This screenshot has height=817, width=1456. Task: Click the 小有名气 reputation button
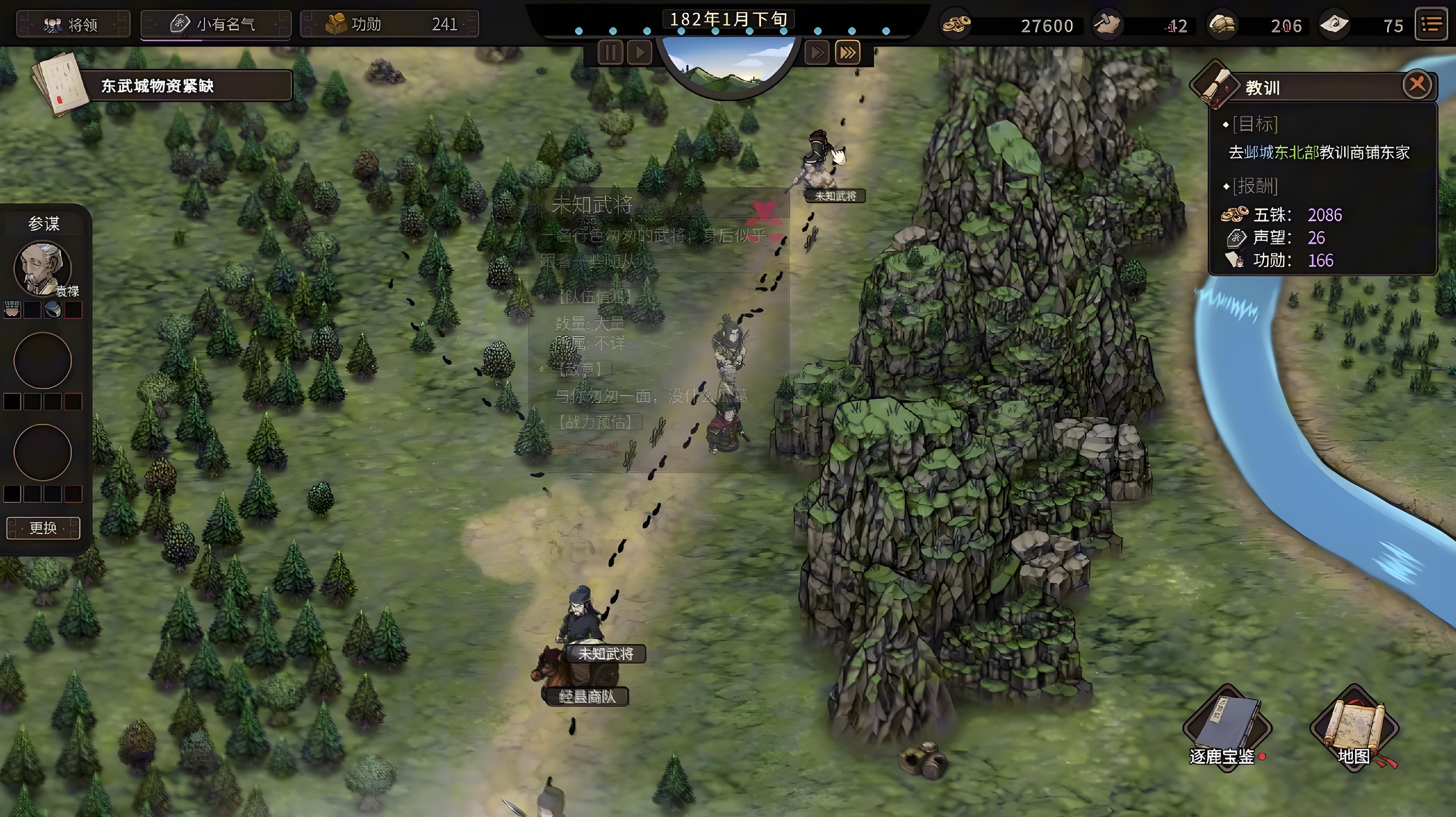click(215, 24)
